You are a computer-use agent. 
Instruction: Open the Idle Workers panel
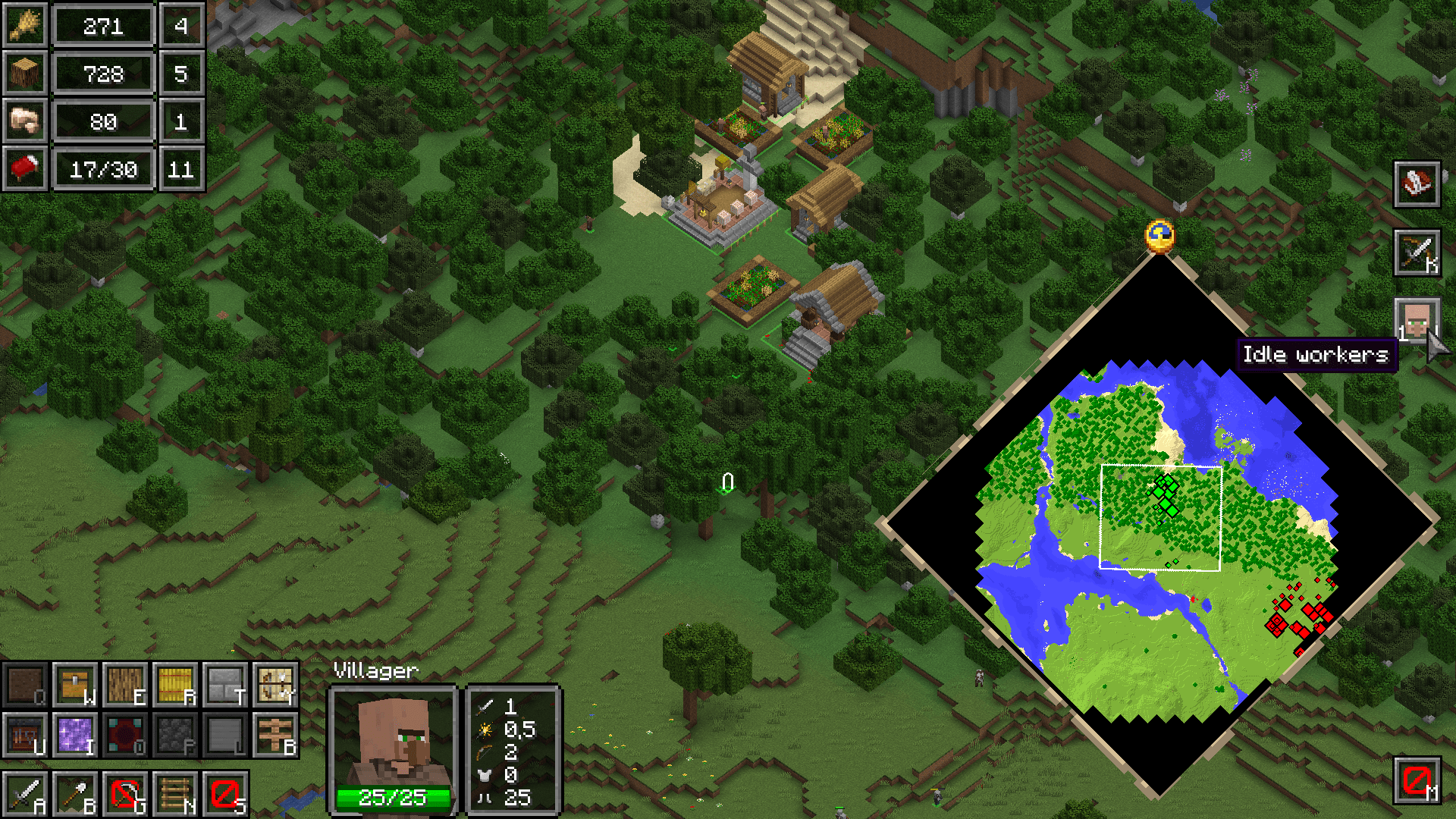click(1419, 321)
